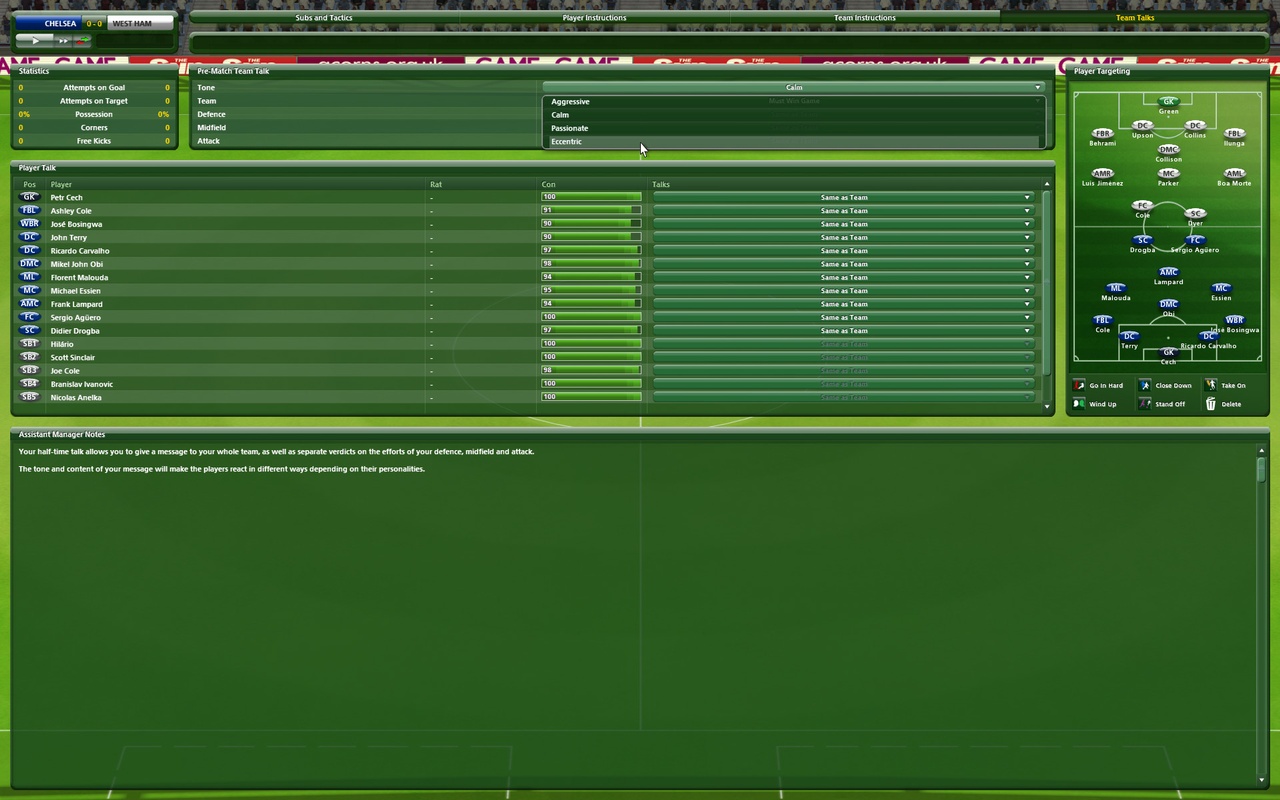
Task: Select Drogba's SC marker on the pitch
Action: click(x=1142, y=240)
